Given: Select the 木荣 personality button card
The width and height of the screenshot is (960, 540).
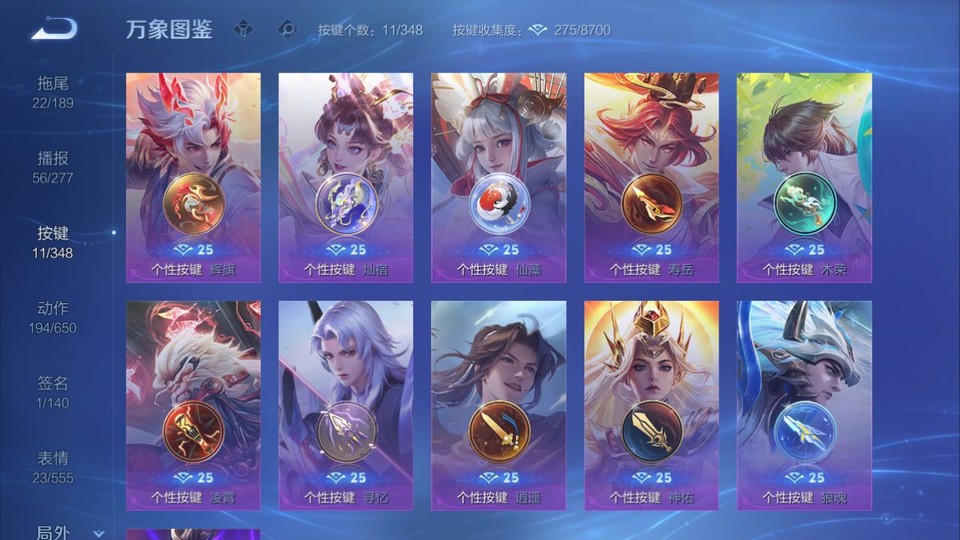Looking at the screenshot, I should [804, 177].
